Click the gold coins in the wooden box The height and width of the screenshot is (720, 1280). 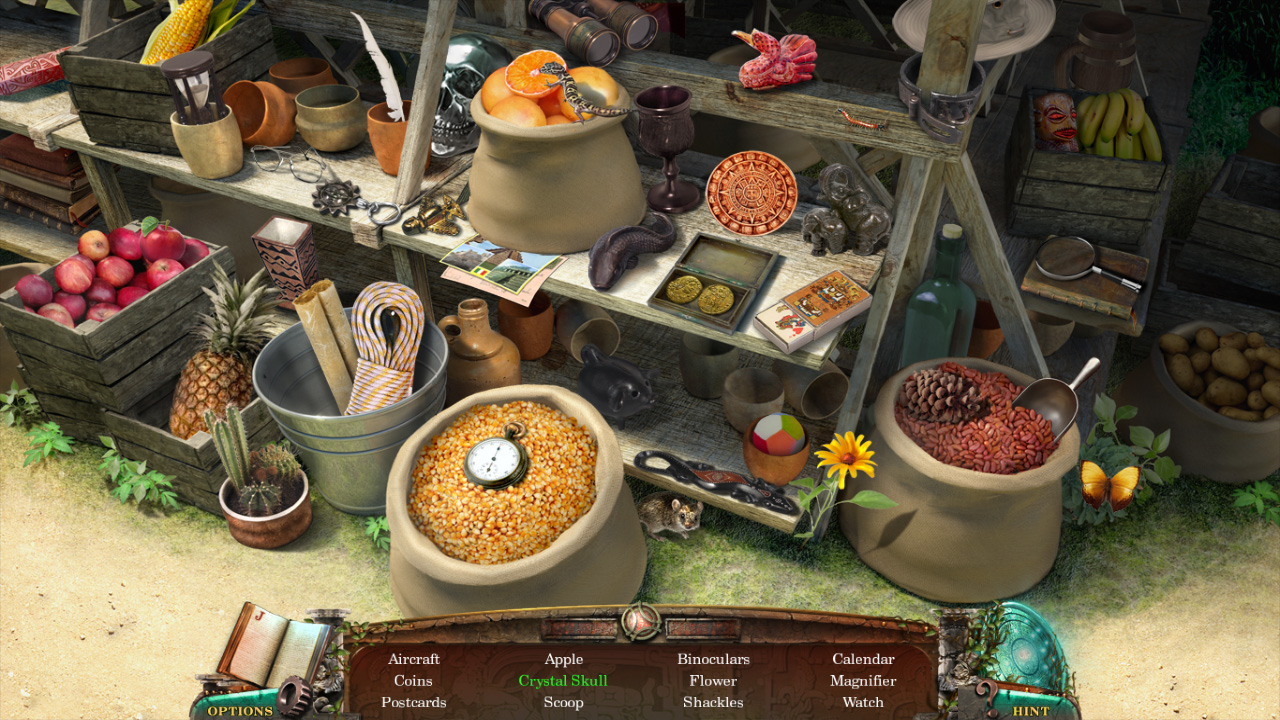[x=700, y=290]
